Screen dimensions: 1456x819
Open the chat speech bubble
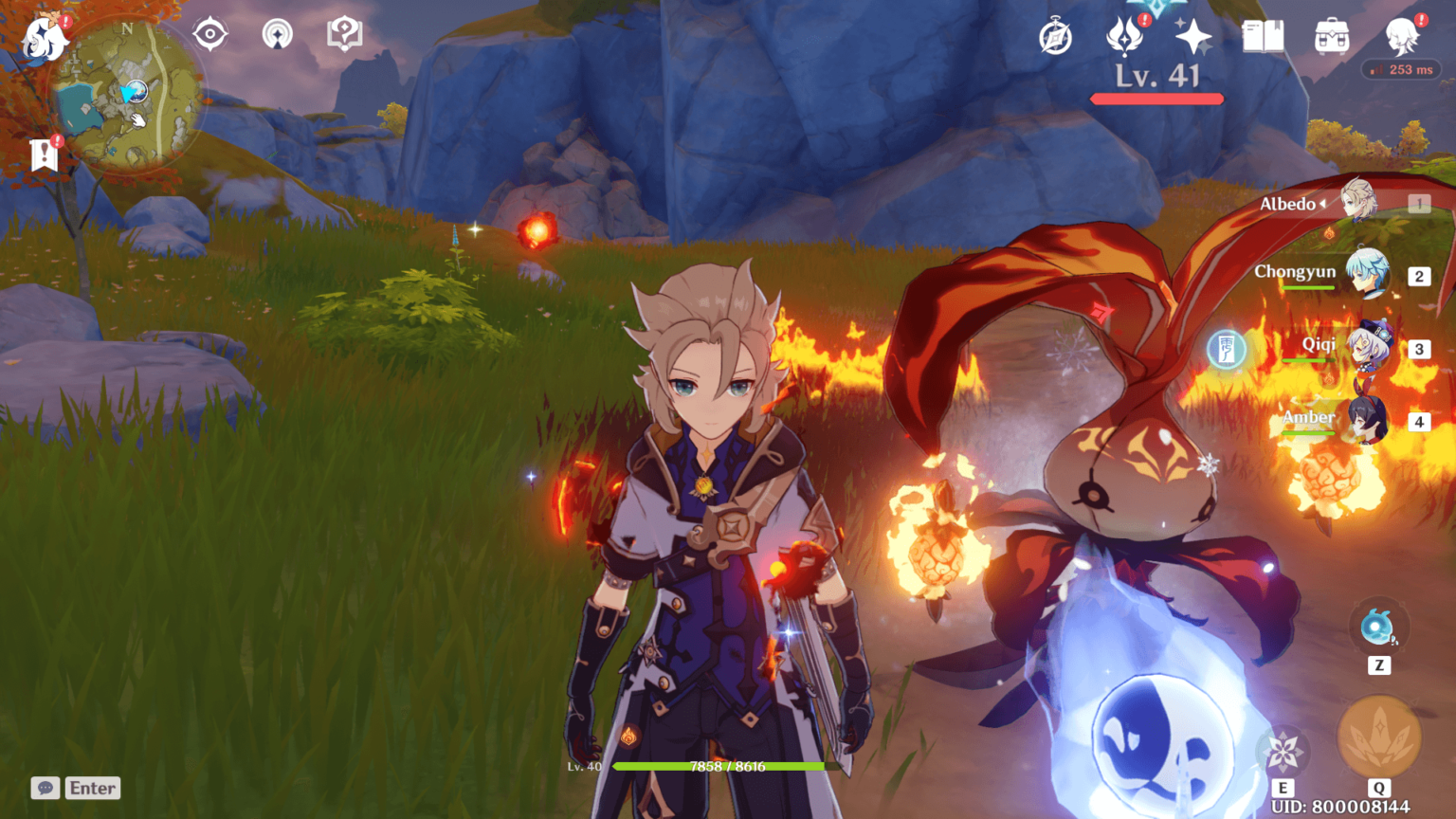tap(45, 788)
